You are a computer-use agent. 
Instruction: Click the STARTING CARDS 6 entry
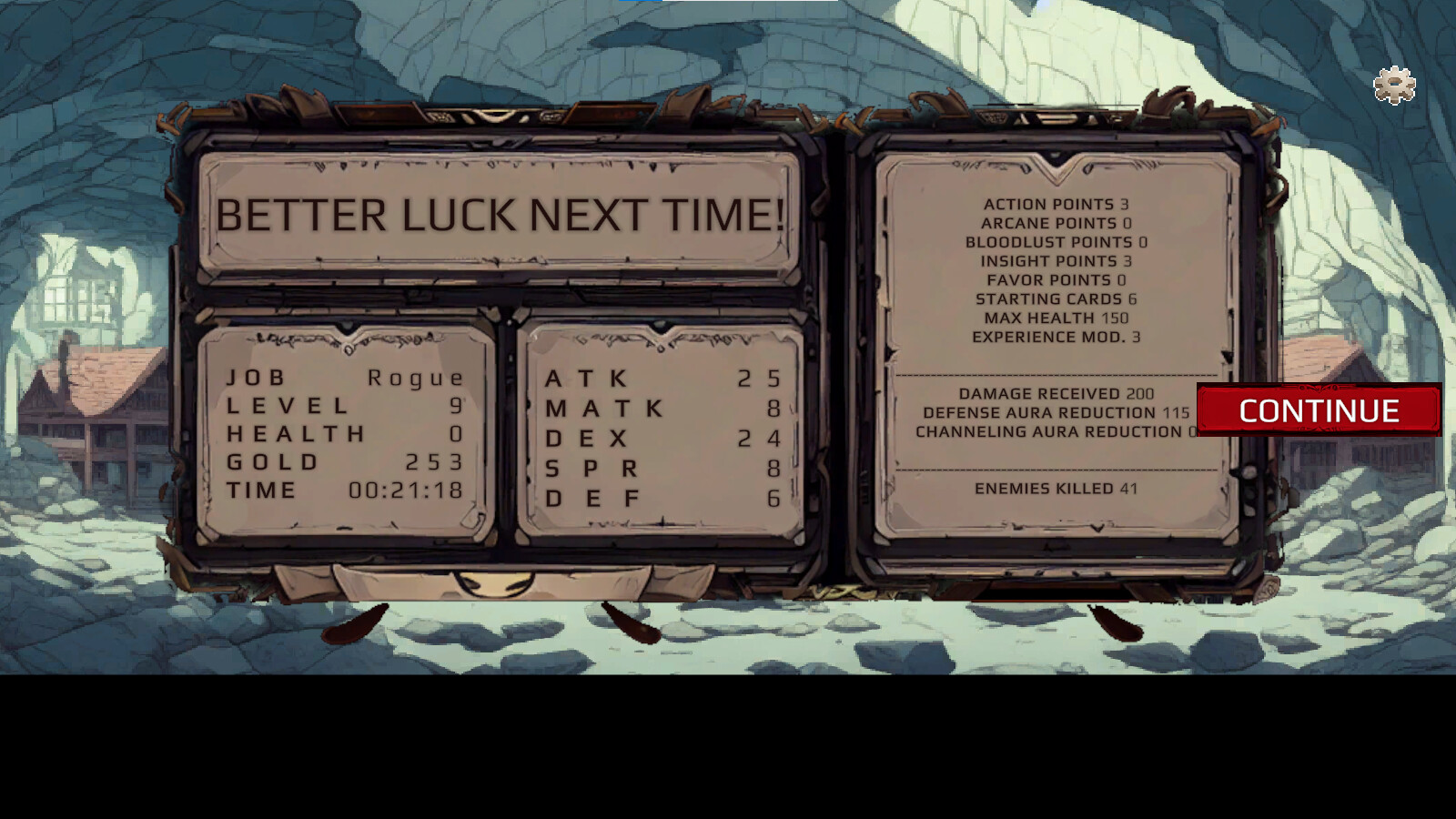point(1057,298)
